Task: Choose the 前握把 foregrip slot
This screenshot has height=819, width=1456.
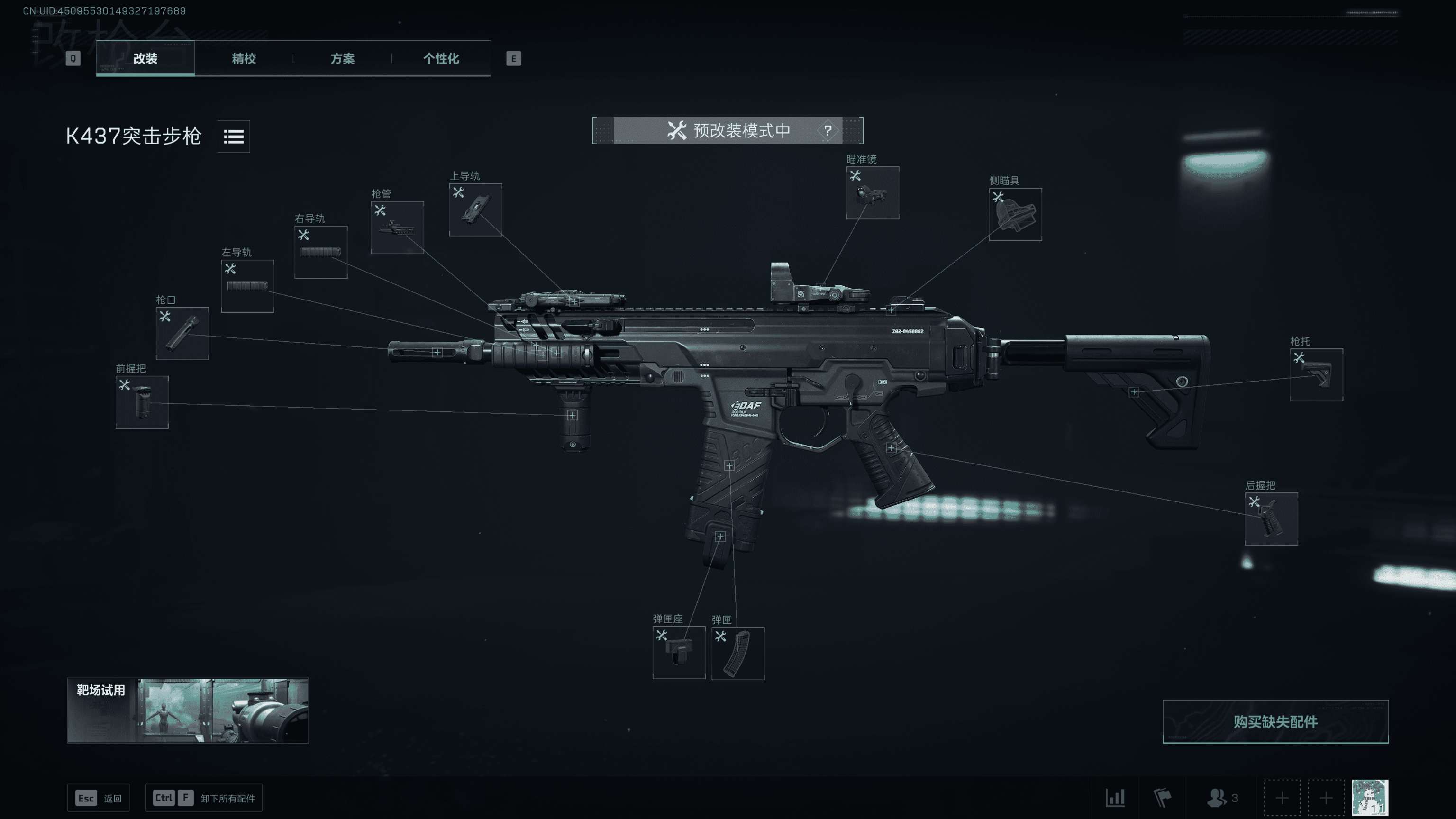Action: click(x=142, y=402)
